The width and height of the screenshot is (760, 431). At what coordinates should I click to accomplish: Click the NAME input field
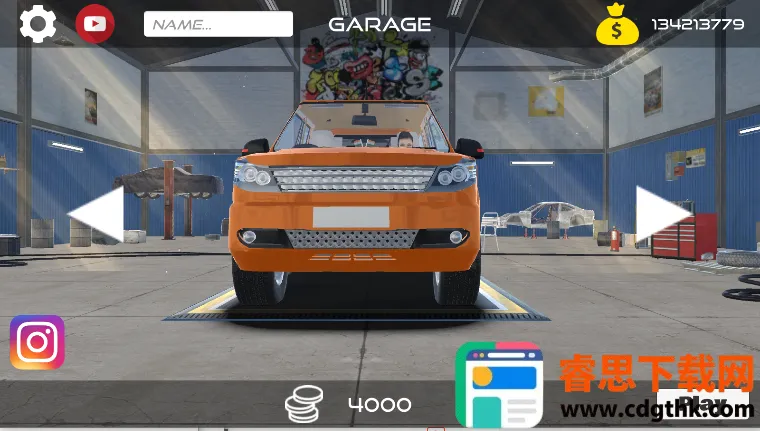coord(218,24)
